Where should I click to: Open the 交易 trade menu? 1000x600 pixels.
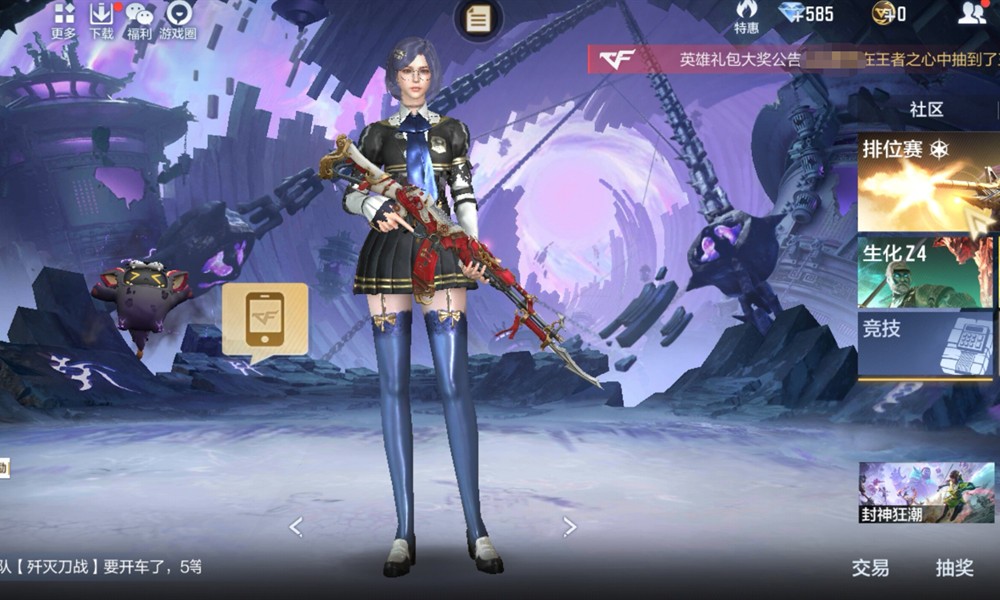click(x=870, y=568)
